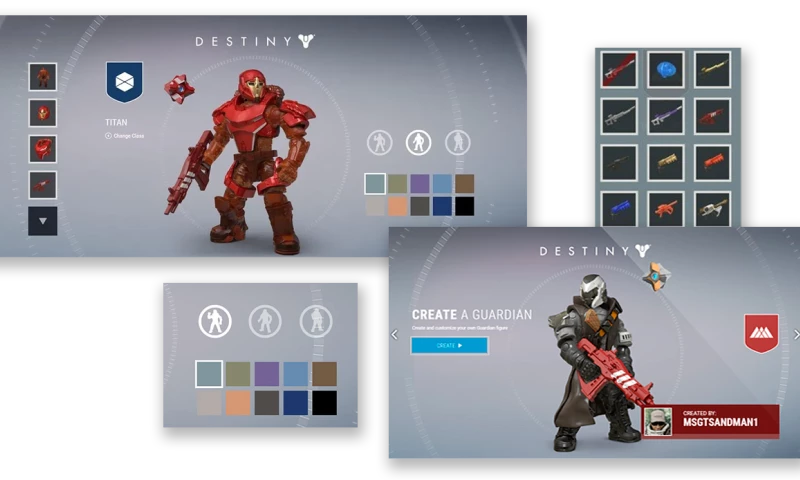The width and height of the screenshot is (800, 480).
Task: Open the red Warlock emblem badge
Action: point(761,333)
